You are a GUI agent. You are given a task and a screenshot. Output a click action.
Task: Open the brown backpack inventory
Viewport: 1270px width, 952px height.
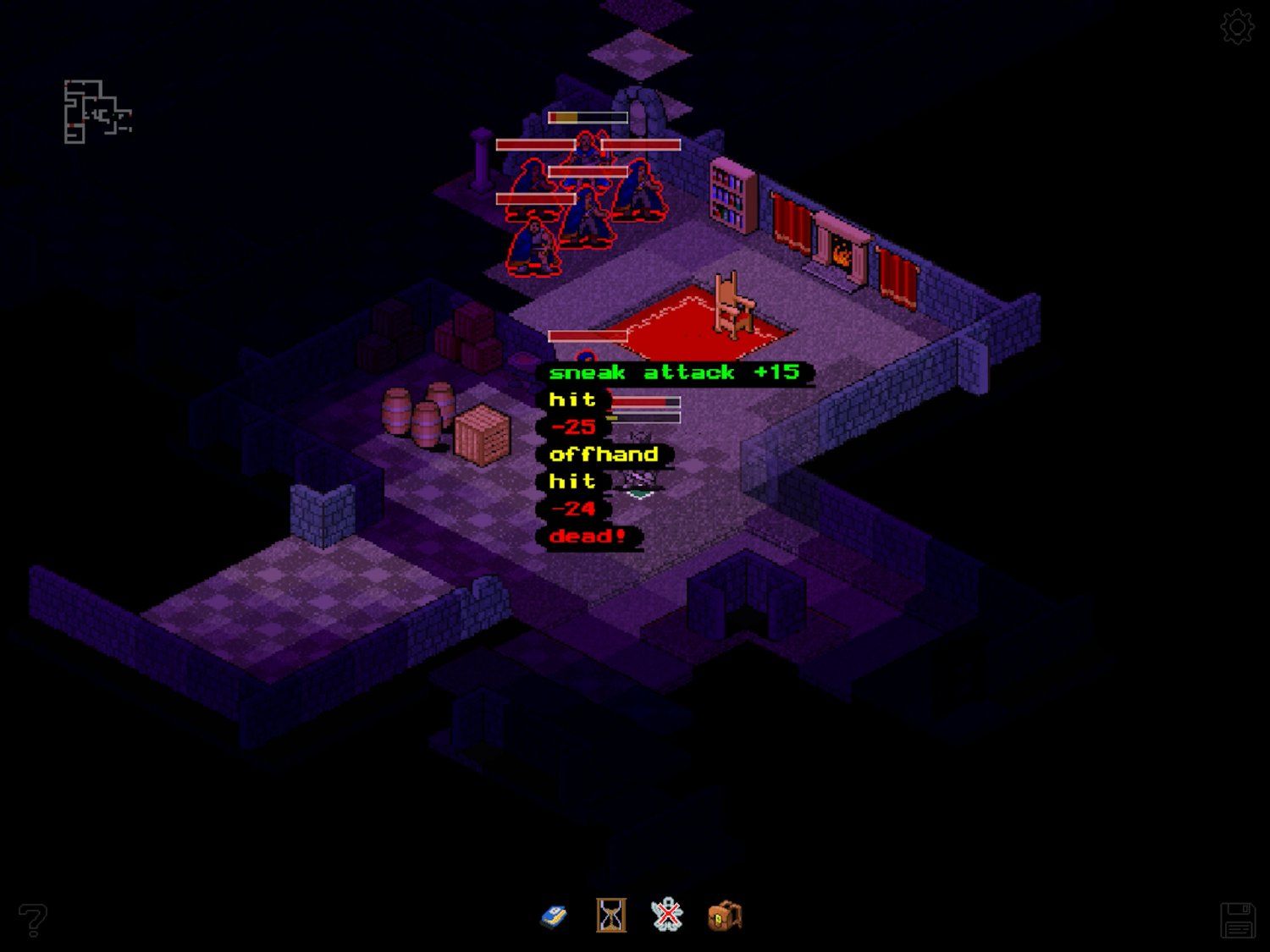point(725,916)
